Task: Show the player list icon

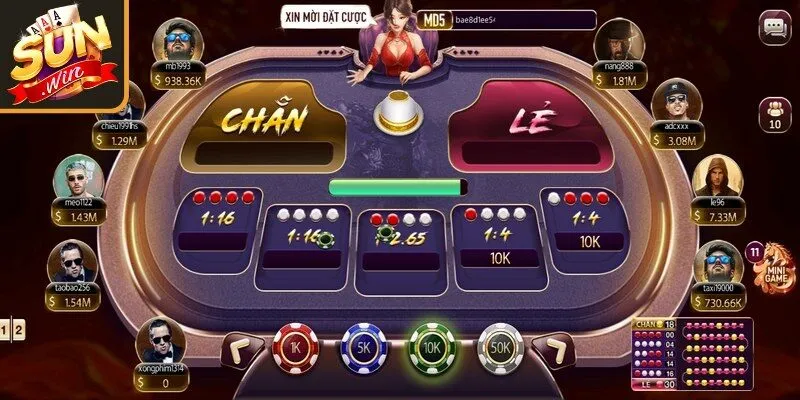Action: (773, 115)
